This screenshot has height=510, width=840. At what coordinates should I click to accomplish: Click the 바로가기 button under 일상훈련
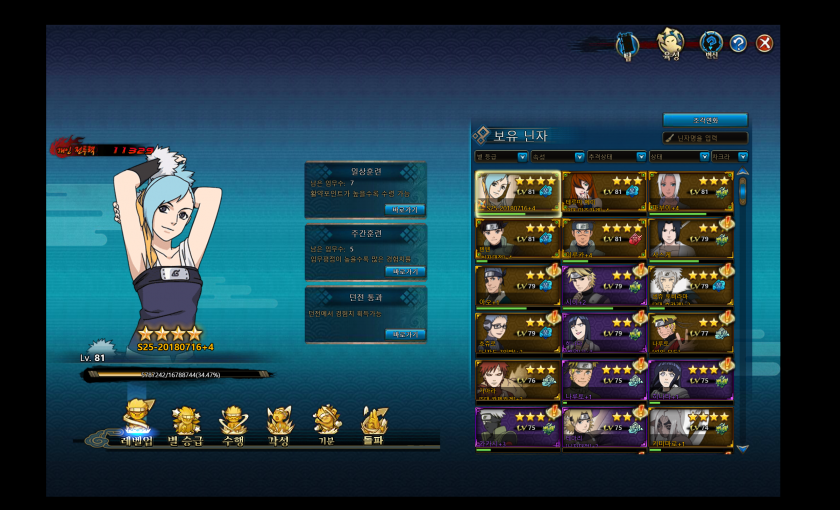click(405, 210)
